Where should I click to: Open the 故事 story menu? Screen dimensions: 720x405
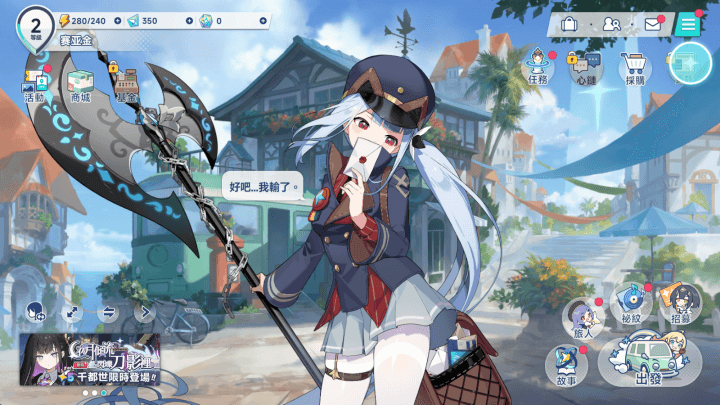click(x=566, y=365)
